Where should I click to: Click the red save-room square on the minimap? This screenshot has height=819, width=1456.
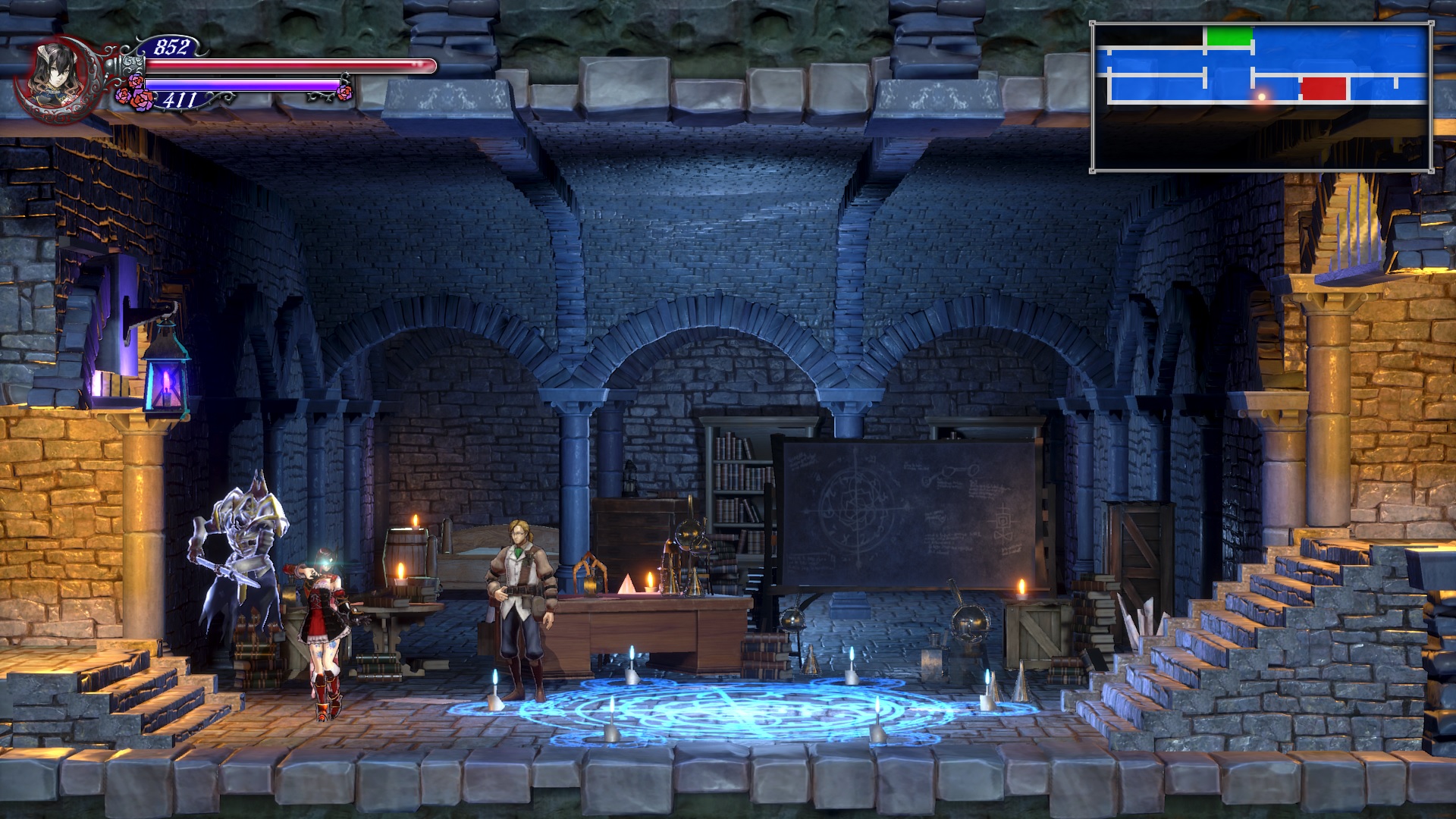(x=1323, y=90)
